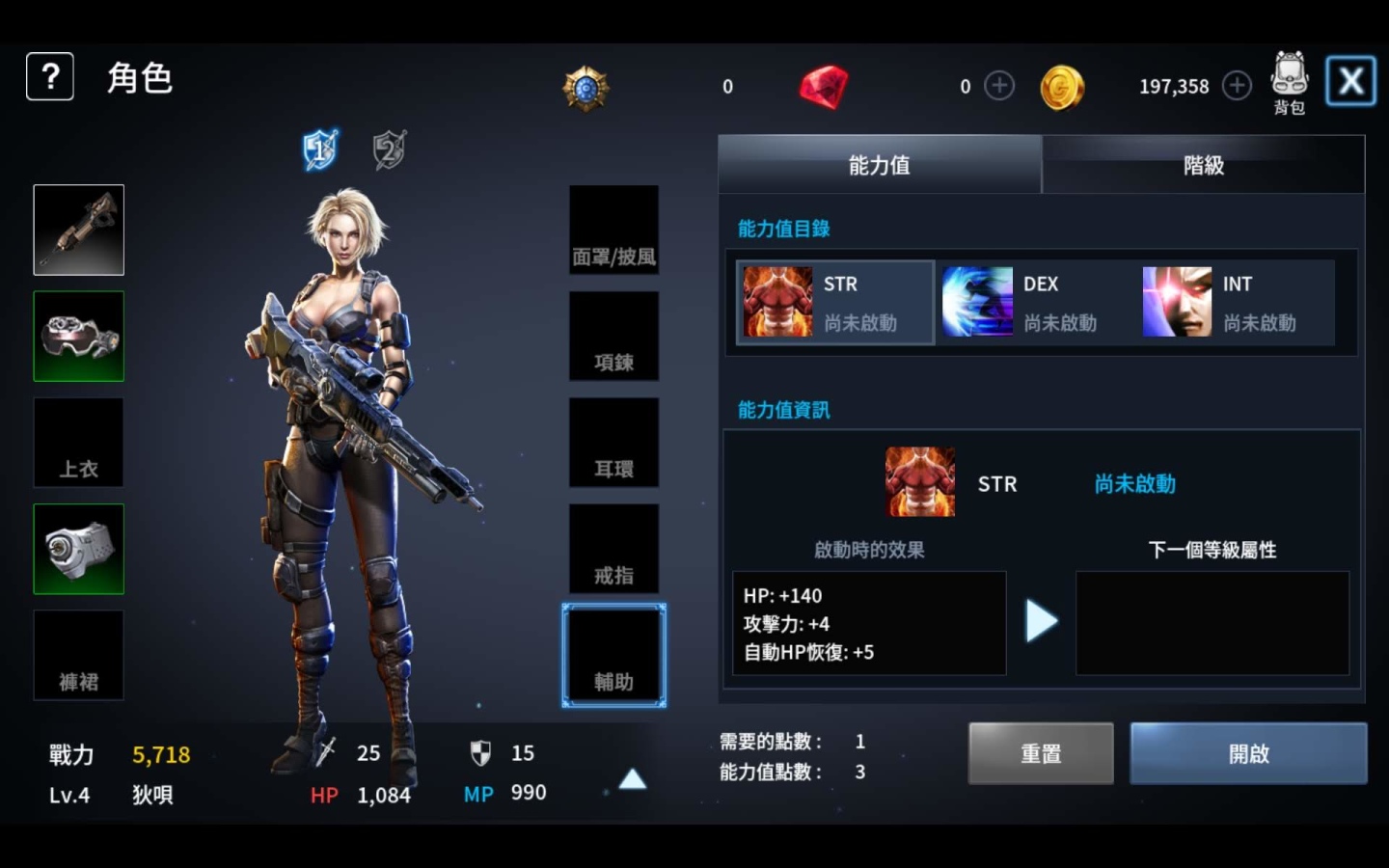The height and width of the screenshot is (868, 1389).
Task: Select the INT intelligence attribute icon
Action: (1177, 301)
